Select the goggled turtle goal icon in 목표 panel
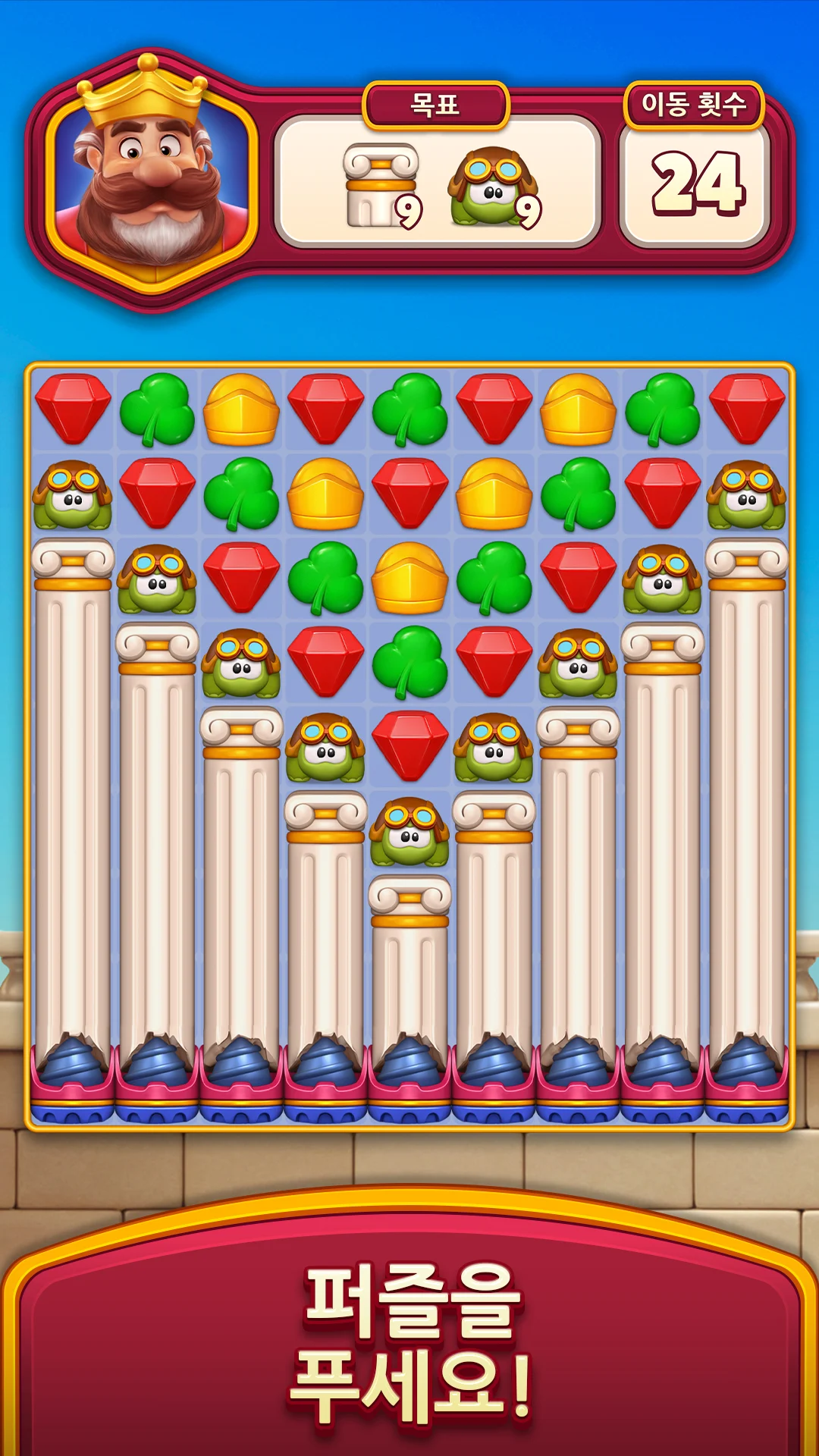Viewport: 819px width, 1456px height. point(493,186)
